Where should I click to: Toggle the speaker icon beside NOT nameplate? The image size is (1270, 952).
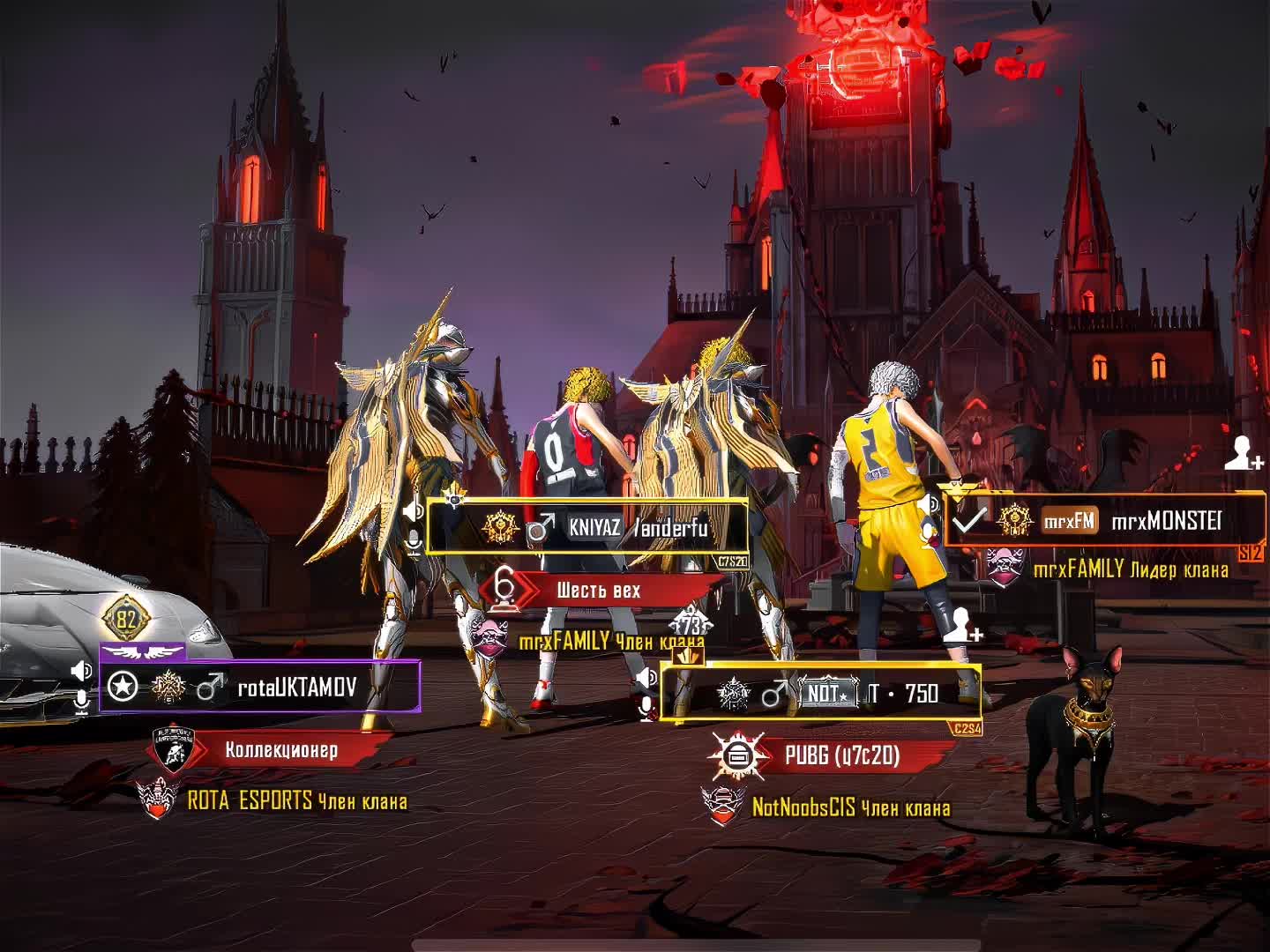click(x=646, y=677)
